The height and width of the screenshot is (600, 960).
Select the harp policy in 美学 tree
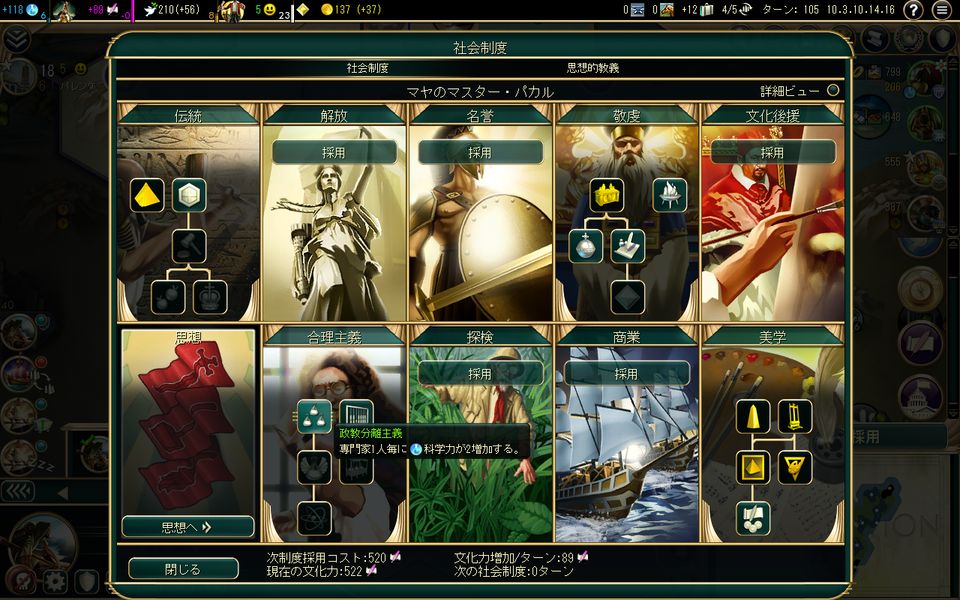pyautogui.click(x=795, y=416)
